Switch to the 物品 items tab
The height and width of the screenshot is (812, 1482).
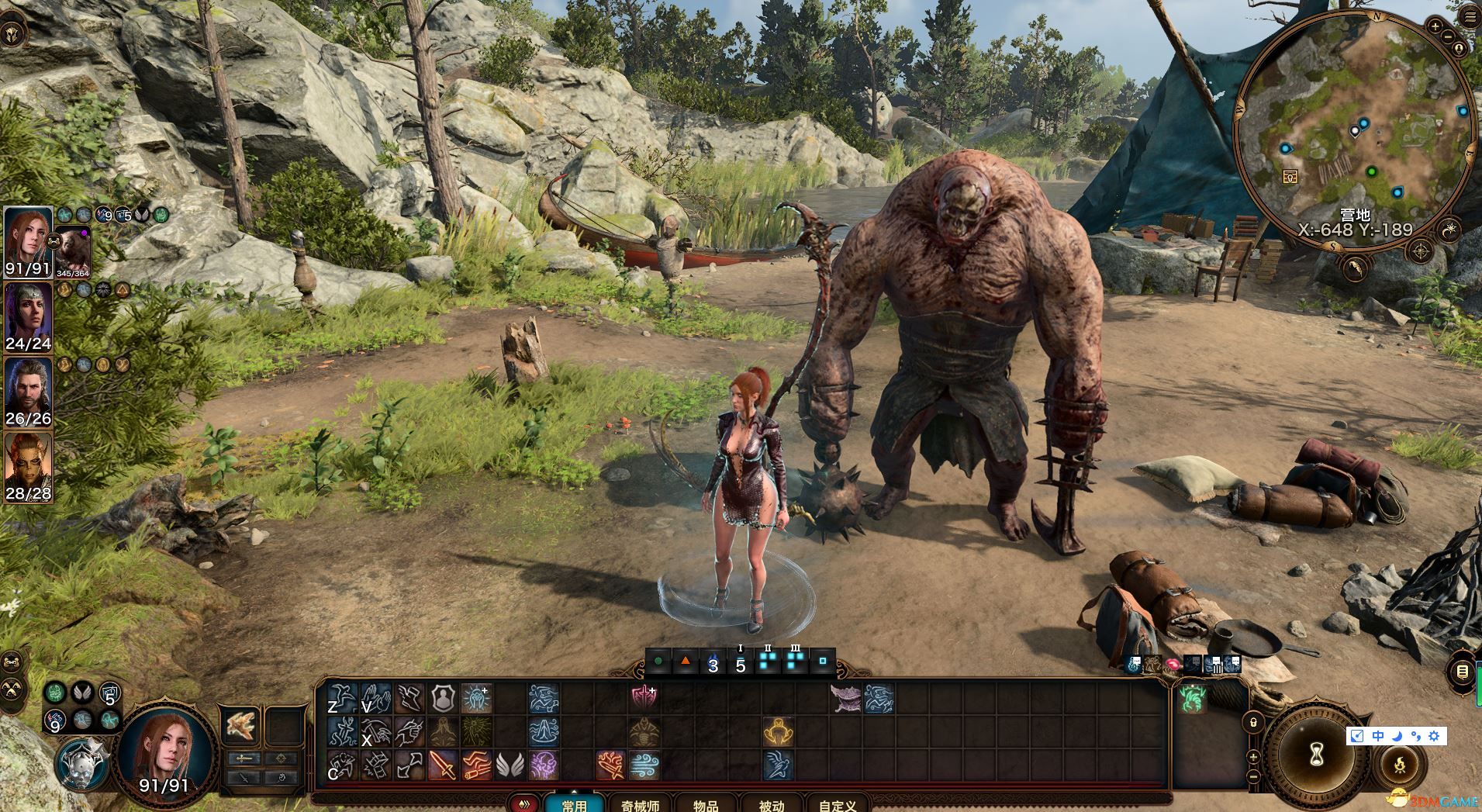coord(706,805)
